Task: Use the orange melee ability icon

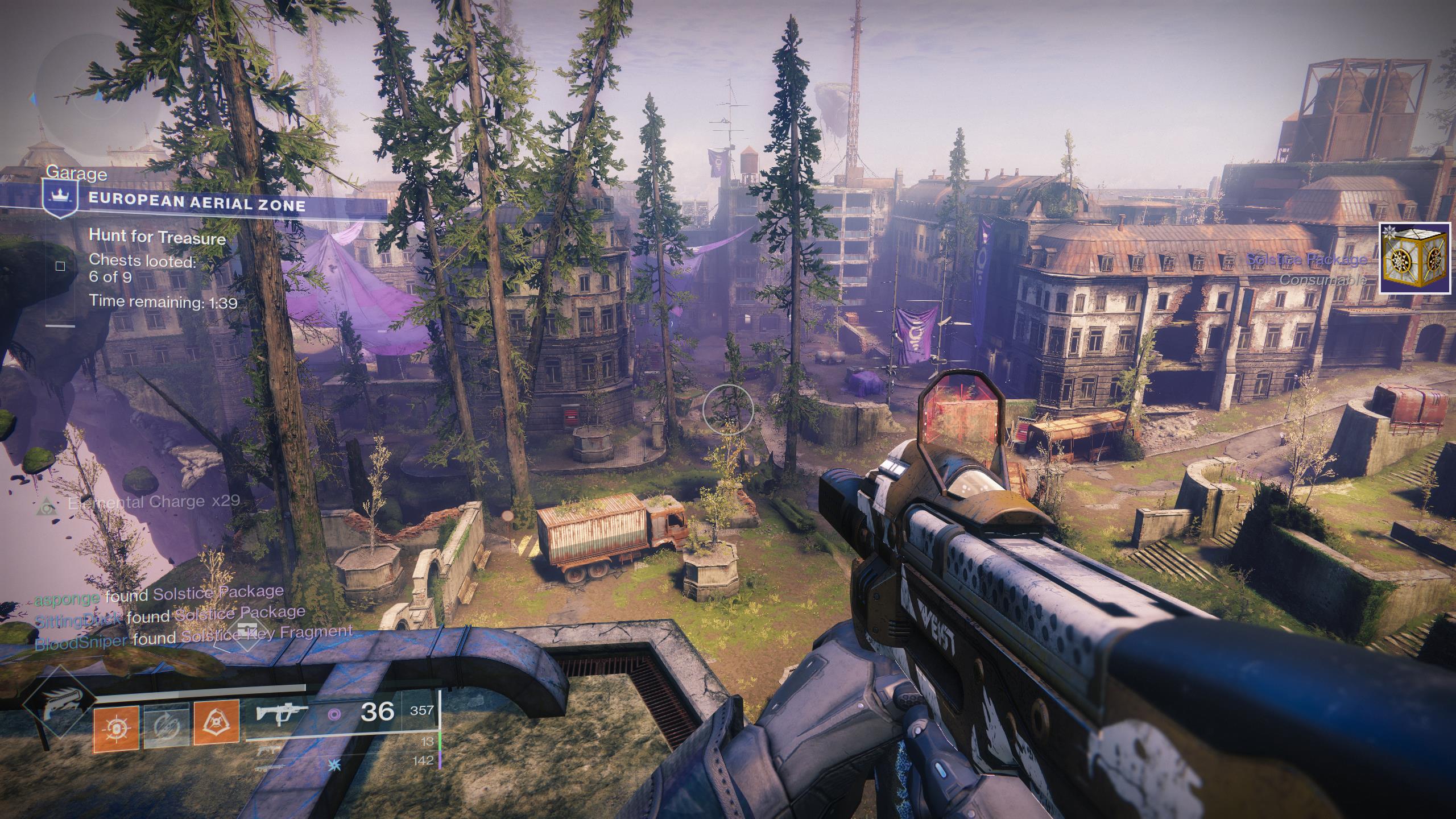Action: tap(217, 723)
